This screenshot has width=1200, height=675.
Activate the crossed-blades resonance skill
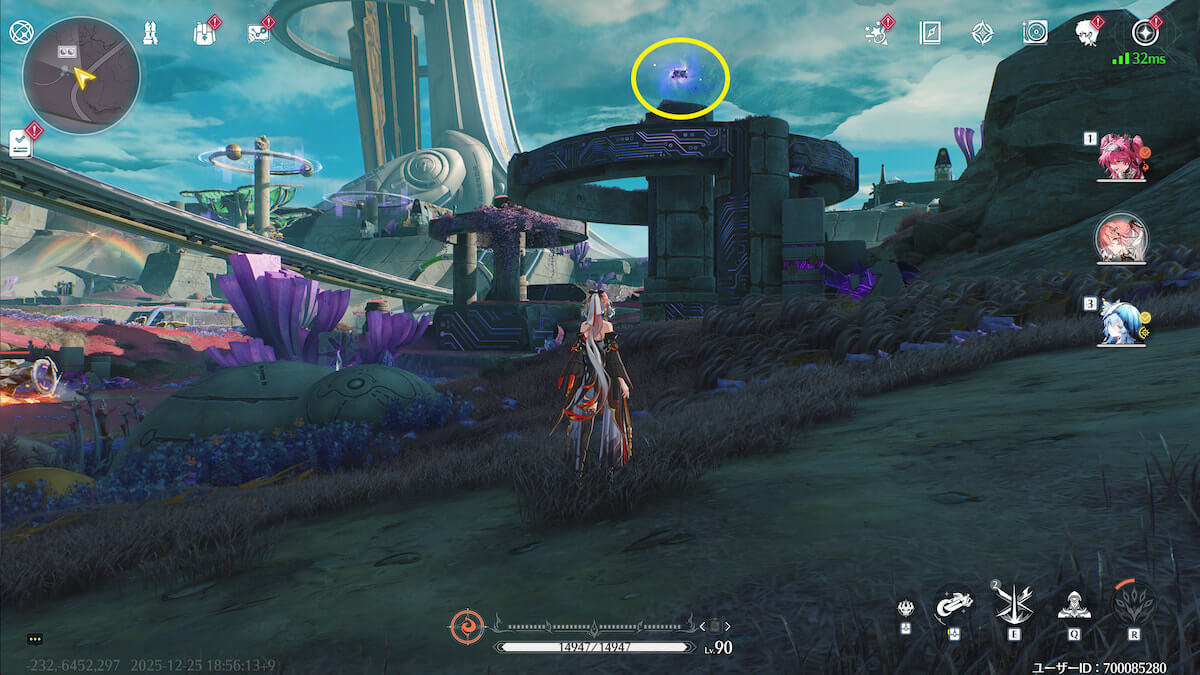point(1013,604)
